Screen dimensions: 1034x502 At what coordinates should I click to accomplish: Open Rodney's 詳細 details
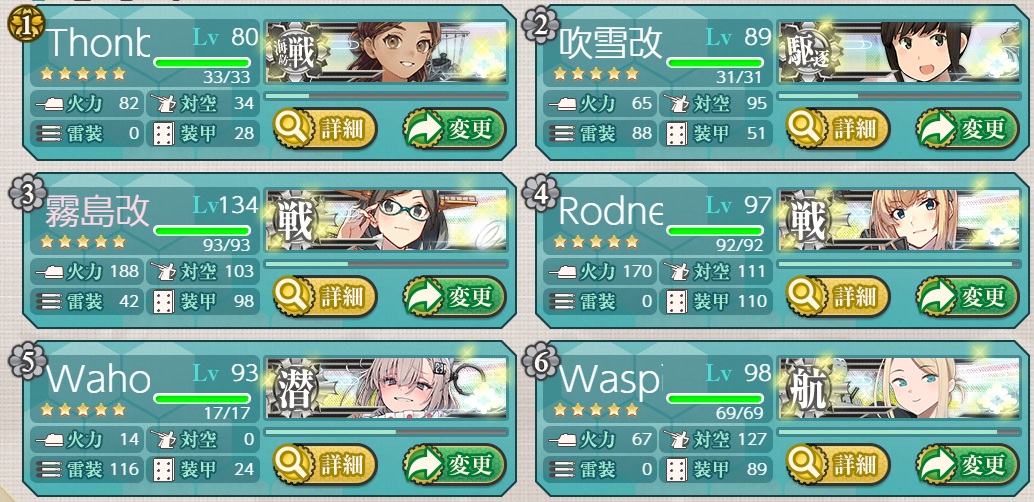pyautogui.click(x=836, y=296)
